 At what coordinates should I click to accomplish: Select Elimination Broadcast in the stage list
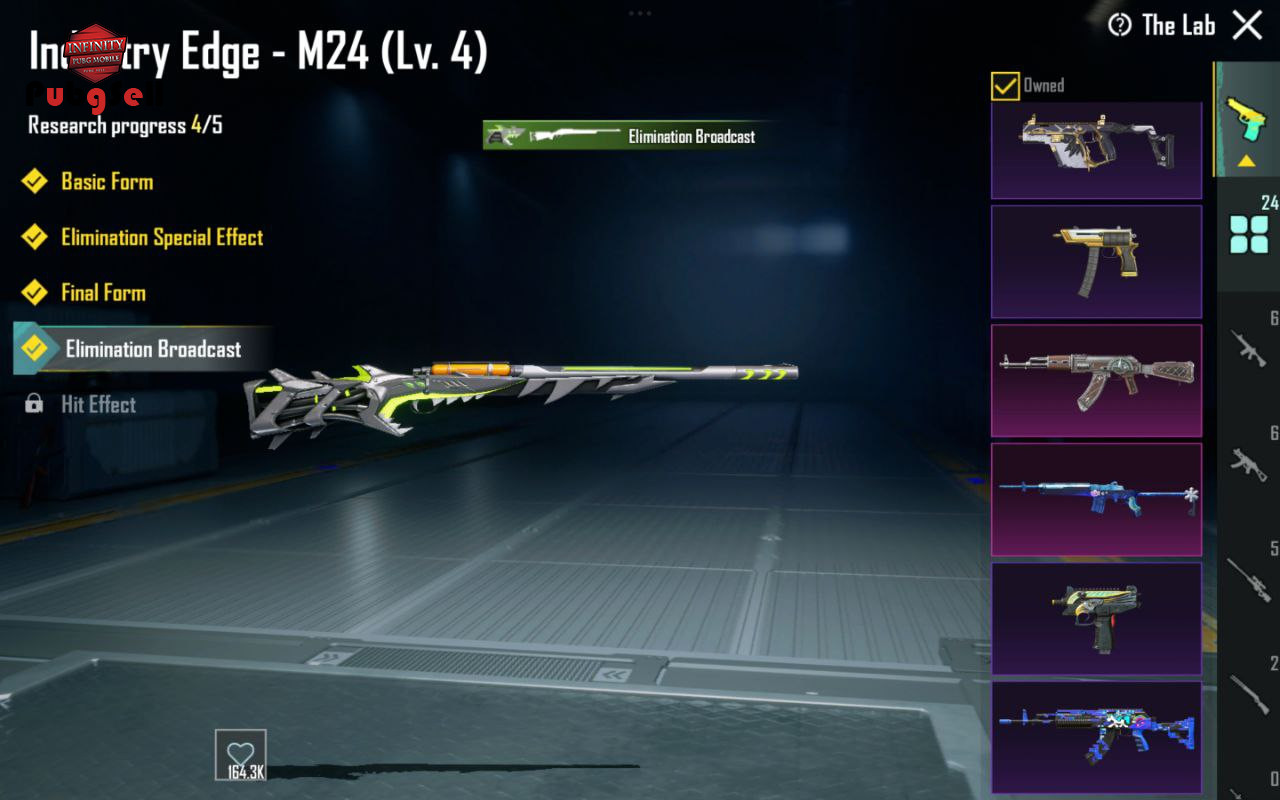(152, 349)
